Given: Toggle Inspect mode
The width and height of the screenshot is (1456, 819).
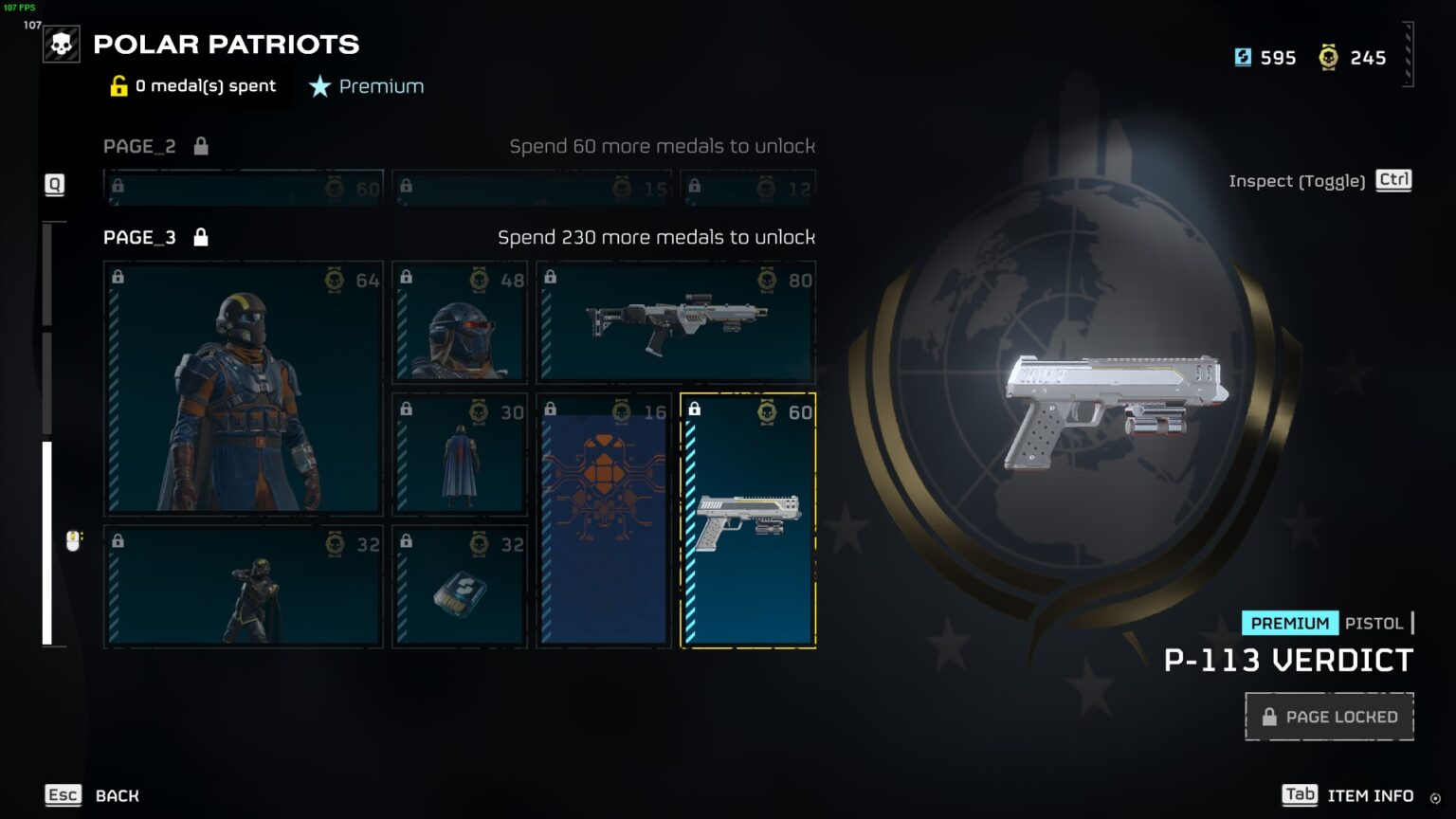Looking at the screenshot, I should click(x=1298, y=180).
